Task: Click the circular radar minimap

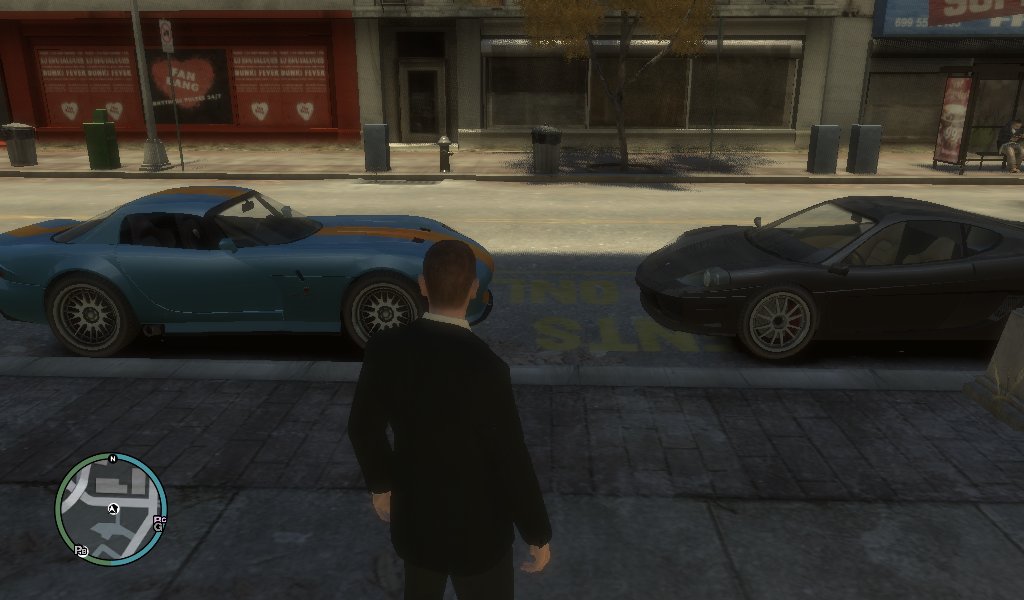Action: 110,509
